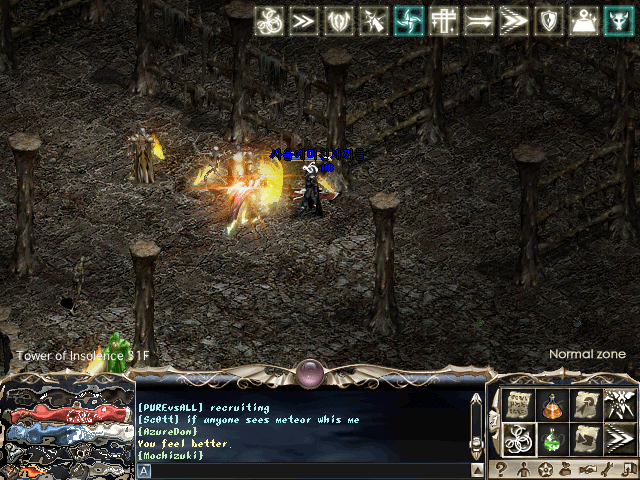This screenshot has height=480, width=640.
Task: Click the chat mode 'A' button
Action: (x=144, y=470)
